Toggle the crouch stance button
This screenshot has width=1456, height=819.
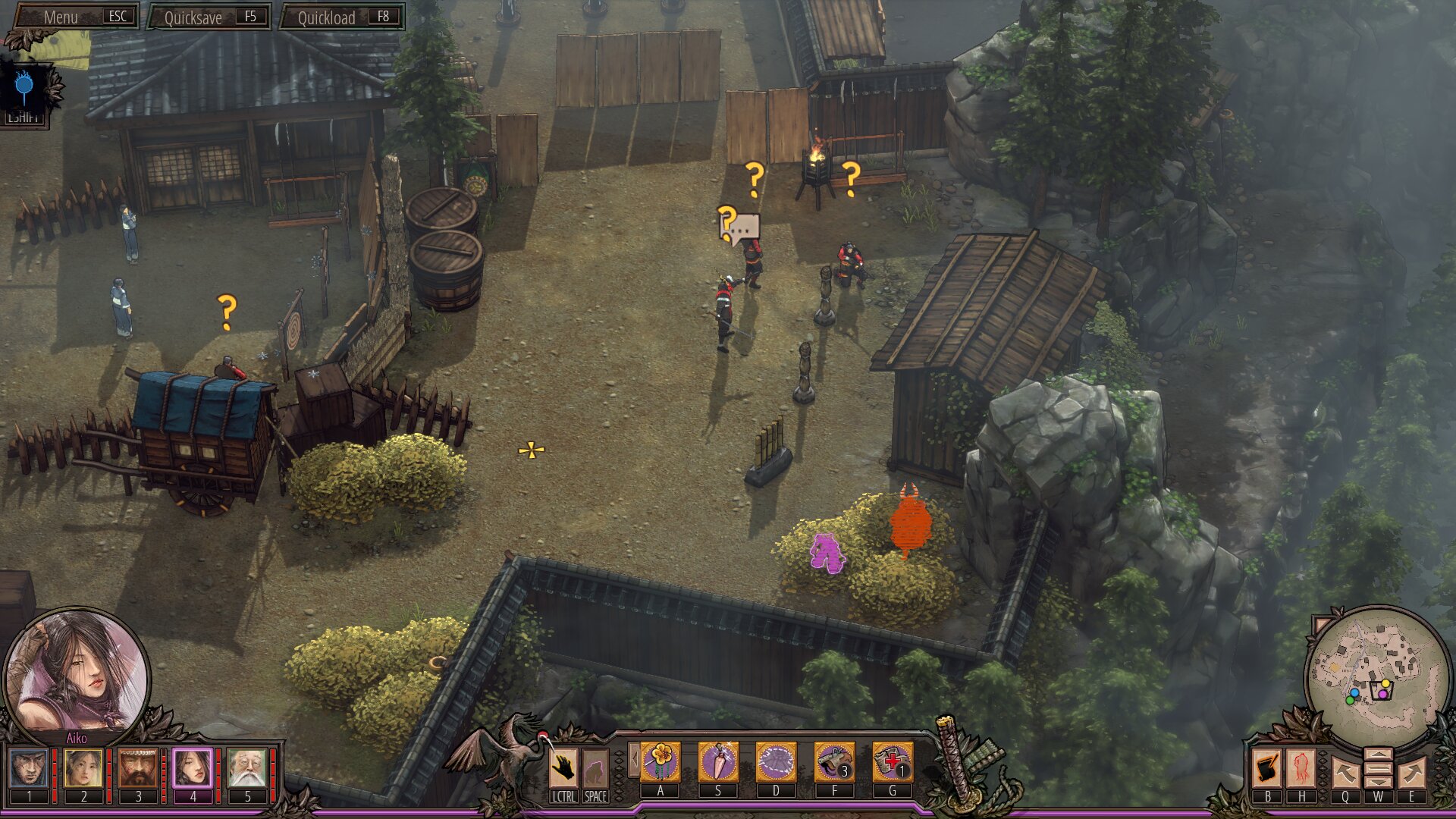[x=595, y=767]
